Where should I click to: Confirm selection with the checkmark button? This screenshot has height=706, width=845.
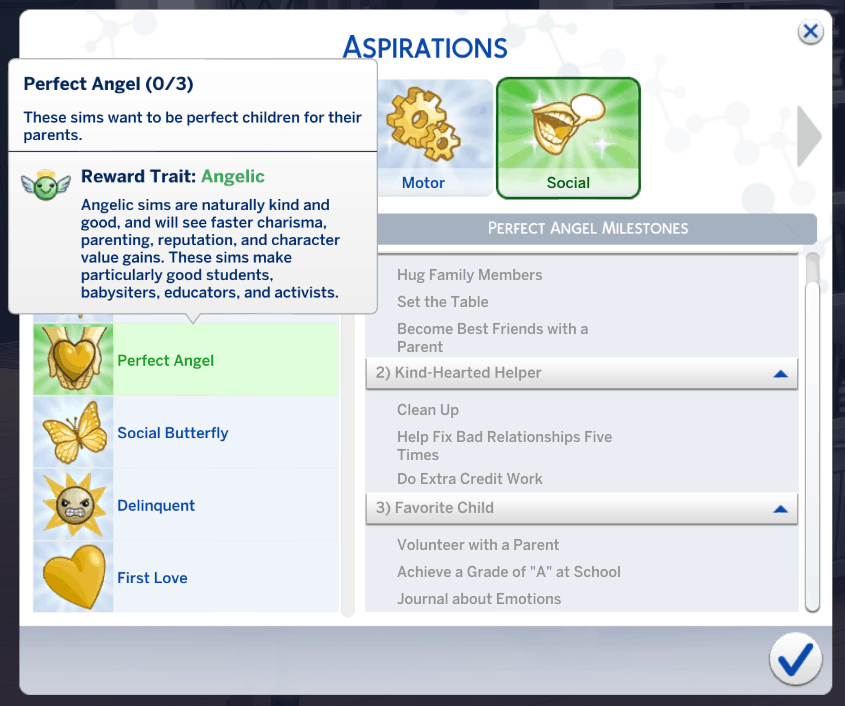pos(795,660)
